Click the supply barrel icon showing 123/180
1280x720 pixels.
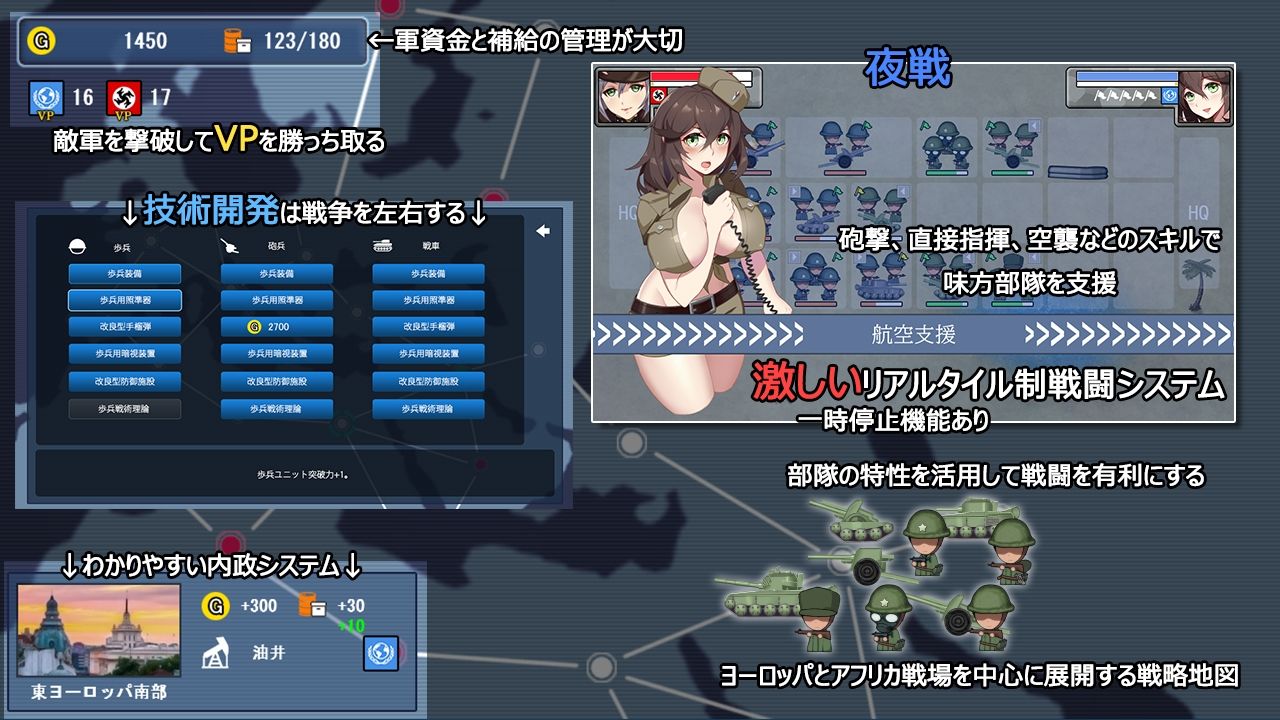click(237, 42)
